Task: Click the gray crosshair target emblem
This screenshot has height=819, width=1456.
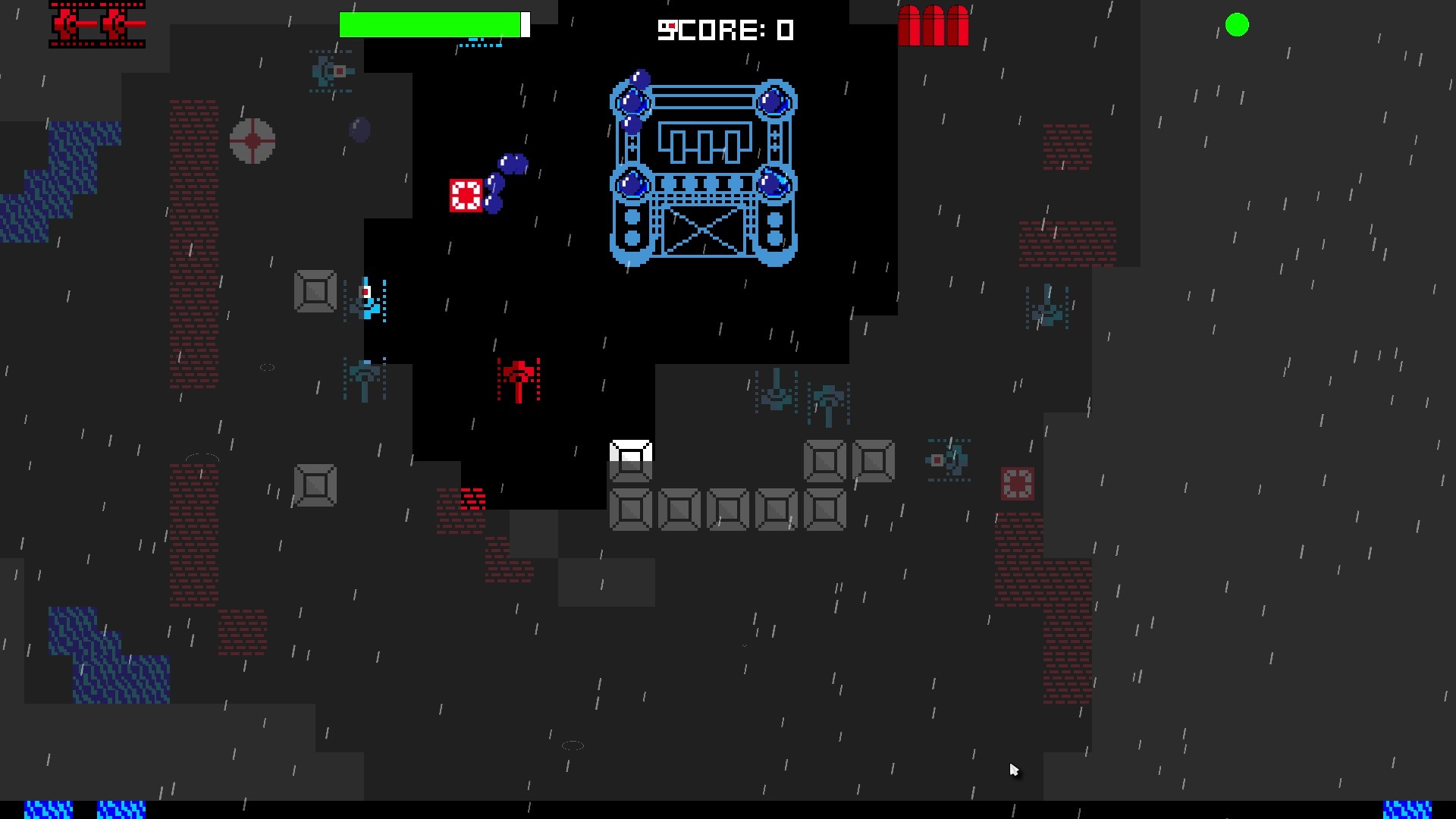Action: click(252, 140)
